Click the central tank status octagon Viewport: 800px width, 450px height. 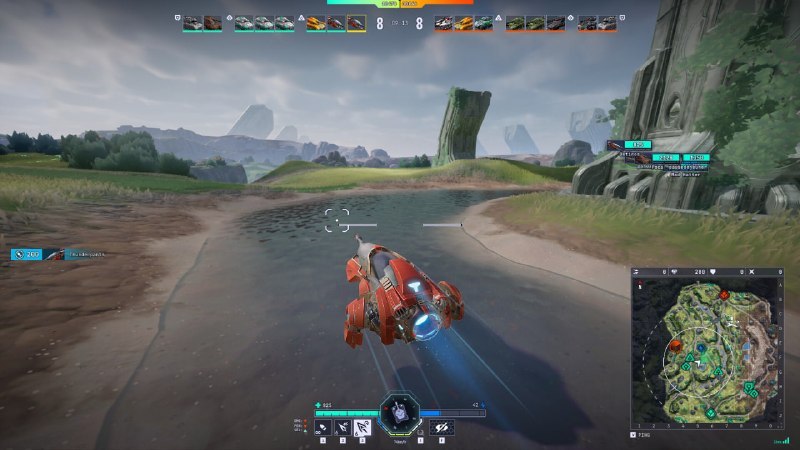click(399, 412)
